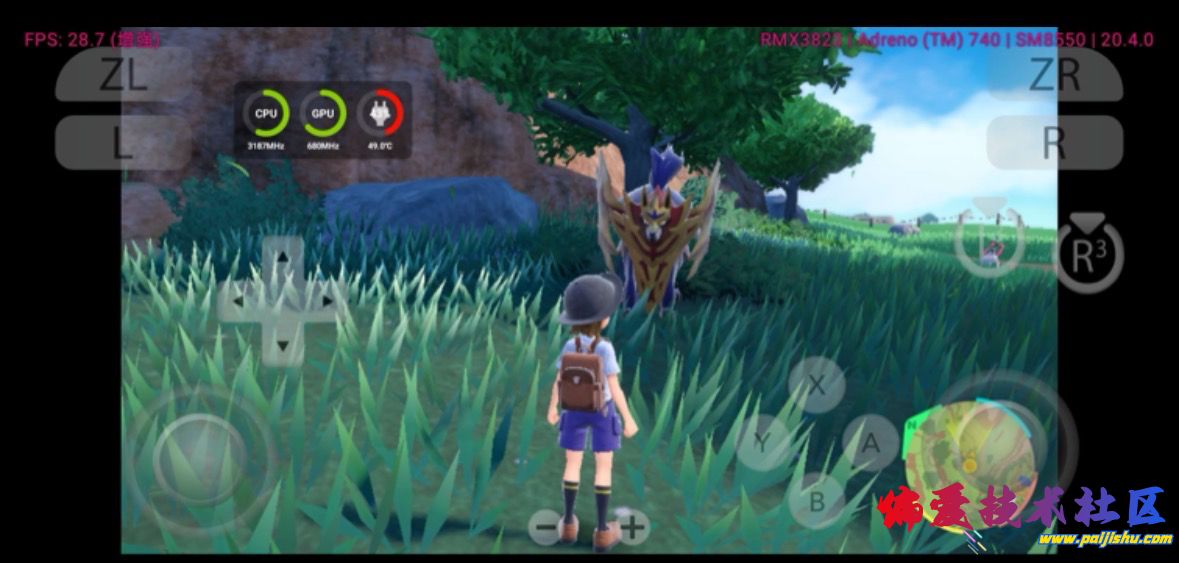Tap the ZL trigger button
Screen dimensions: 1179x563
(122, 75)
